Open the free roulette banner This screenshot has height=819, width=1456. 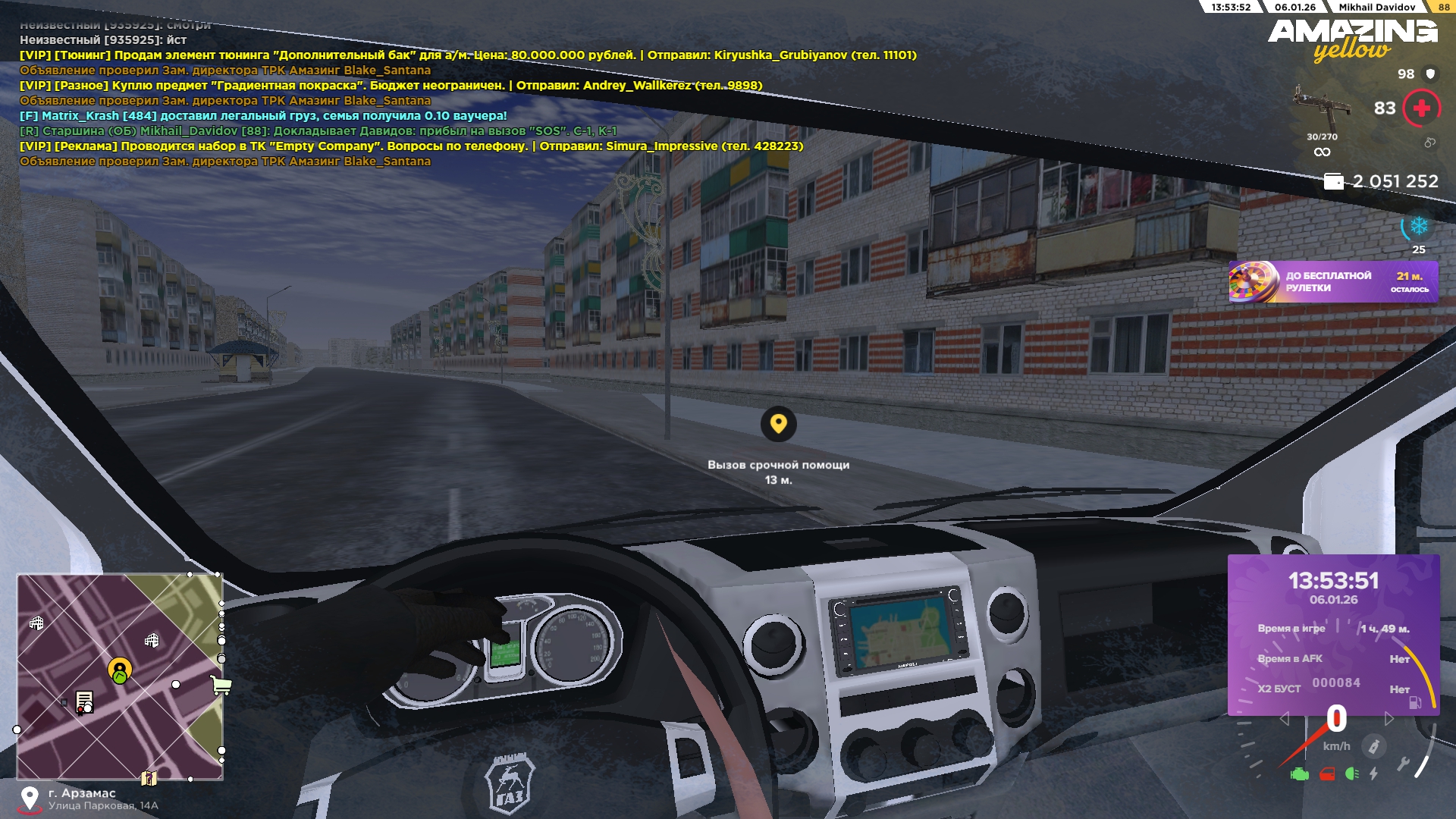click(1332, 282)
